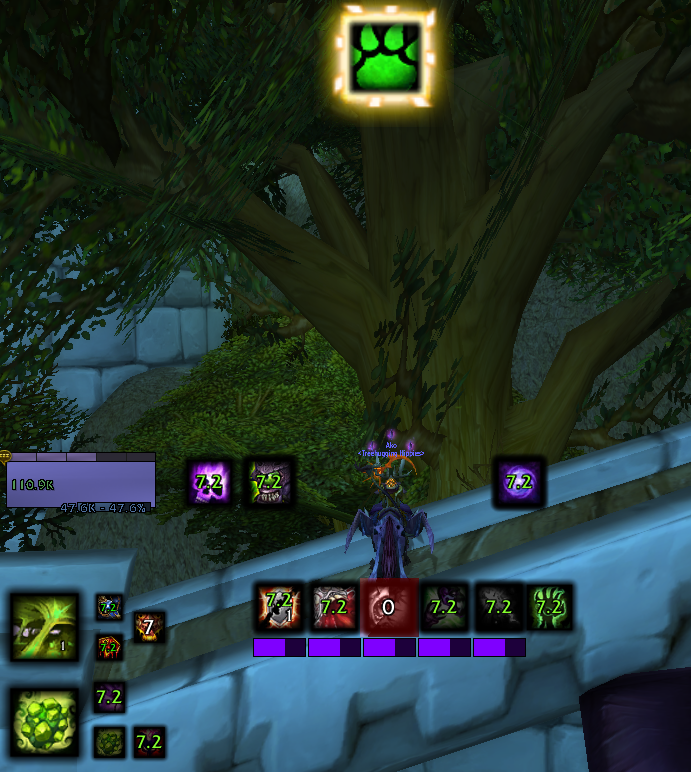Click the lone purple orb icon
This screenshot has width=691, height=772.
[518, 482]
